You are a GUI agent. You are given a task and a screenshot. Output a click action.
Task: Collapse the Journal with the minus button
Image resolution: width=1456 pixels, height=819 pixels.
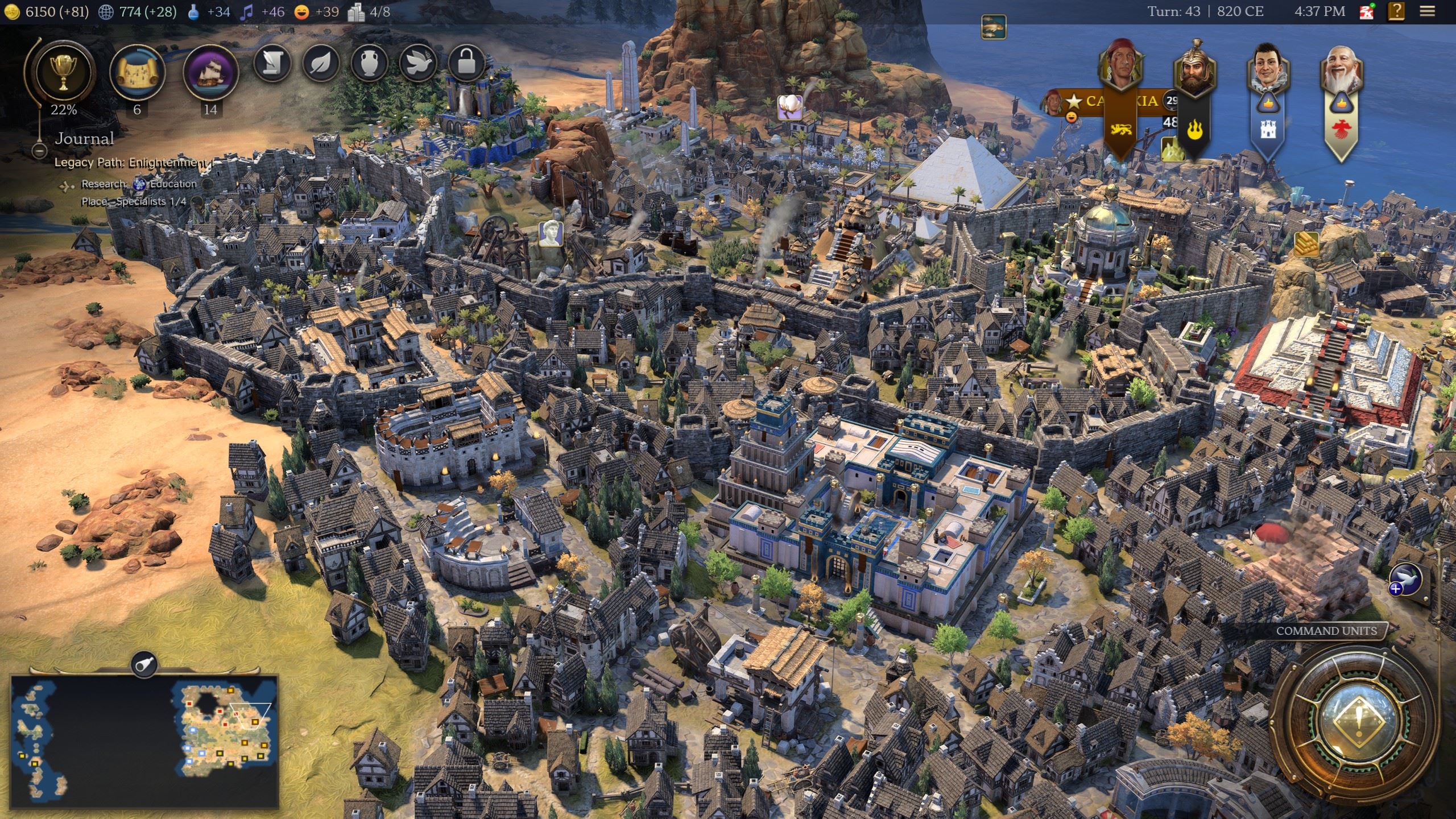click(x=39, y=151)
